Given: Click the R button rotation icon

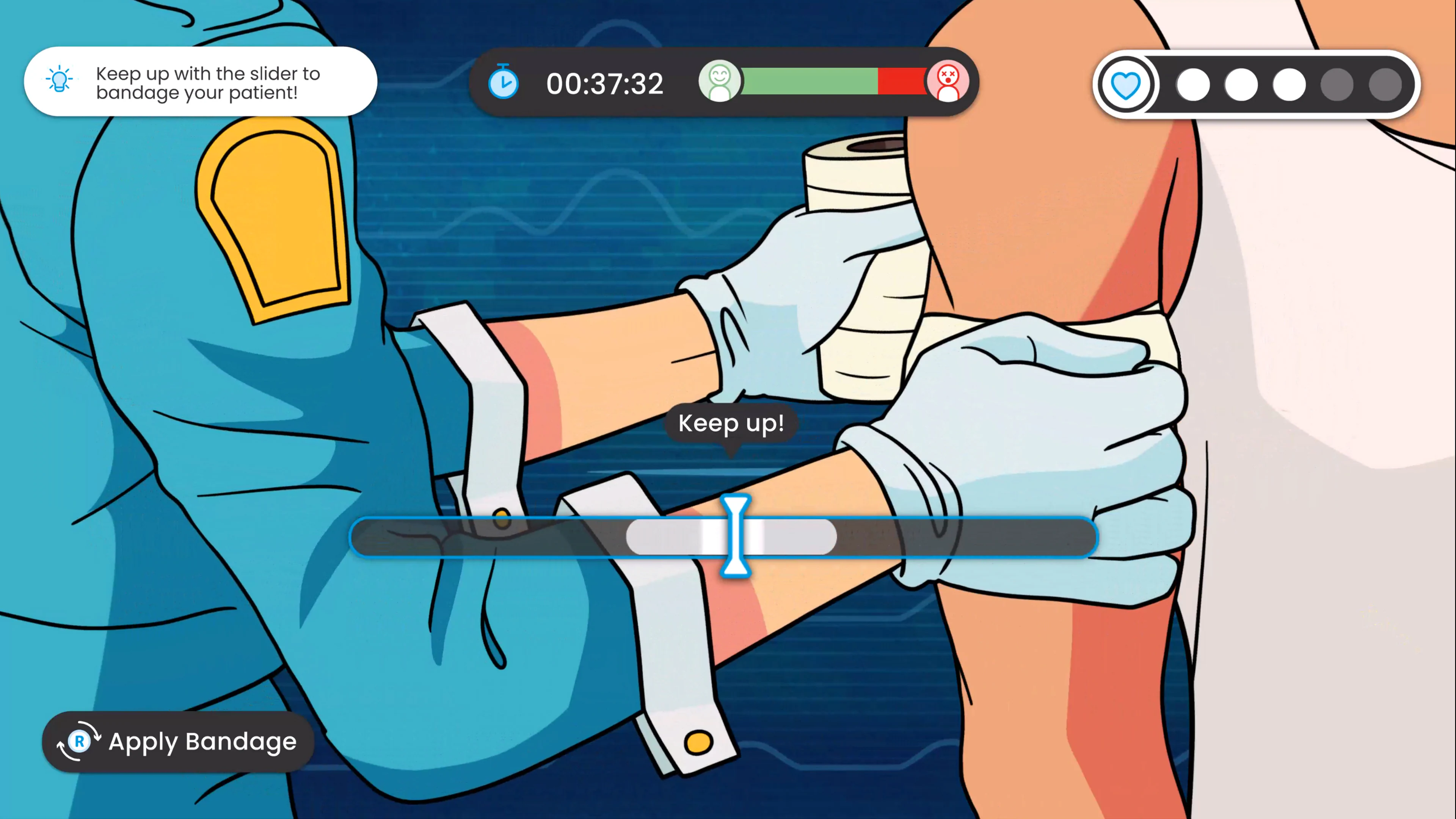Looking at the screenshot, I should click(79, 742).
